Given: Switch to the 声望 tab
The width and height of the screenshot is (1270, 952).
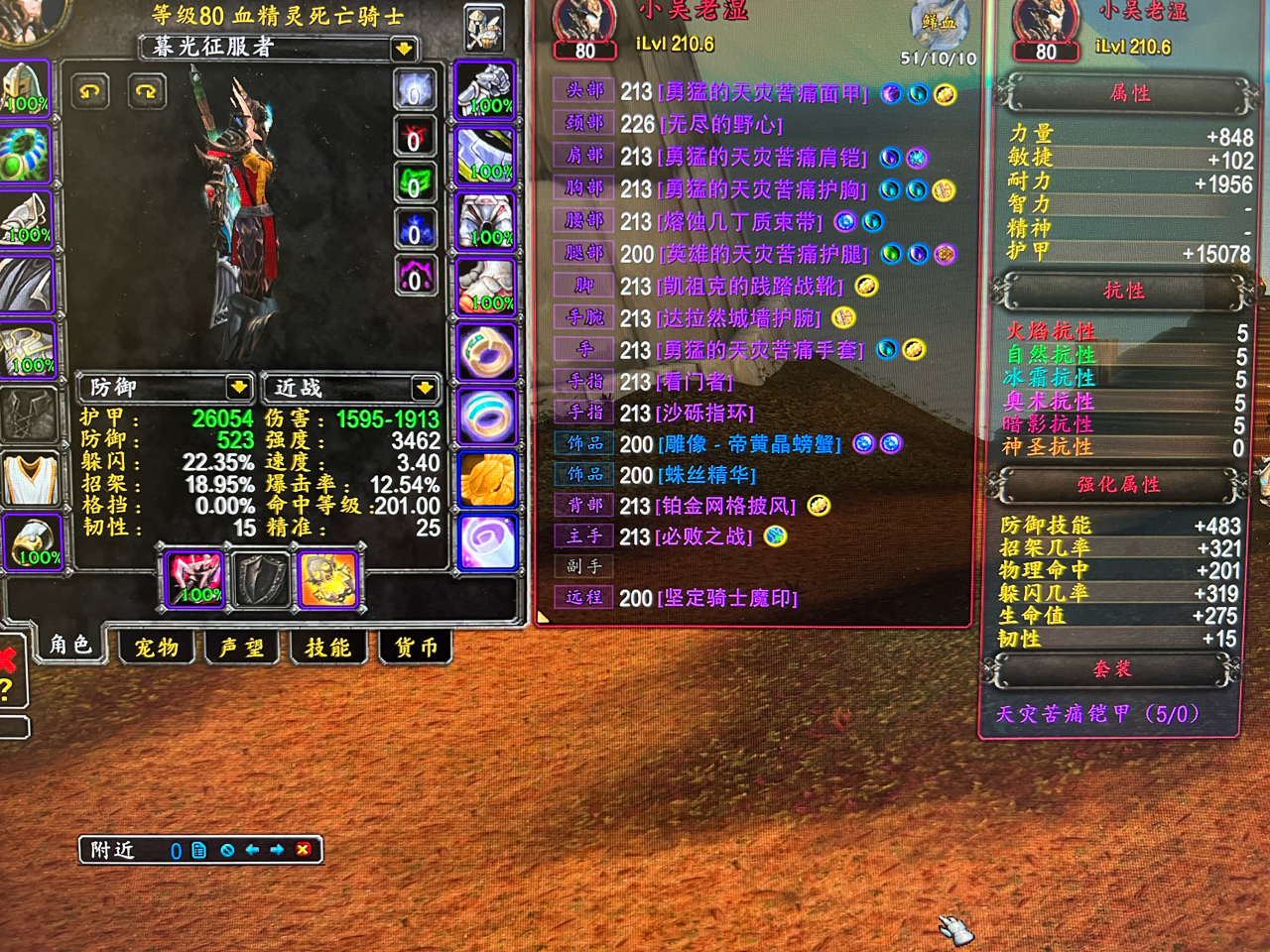Looking at the screenshot, I should click(240, 647).
